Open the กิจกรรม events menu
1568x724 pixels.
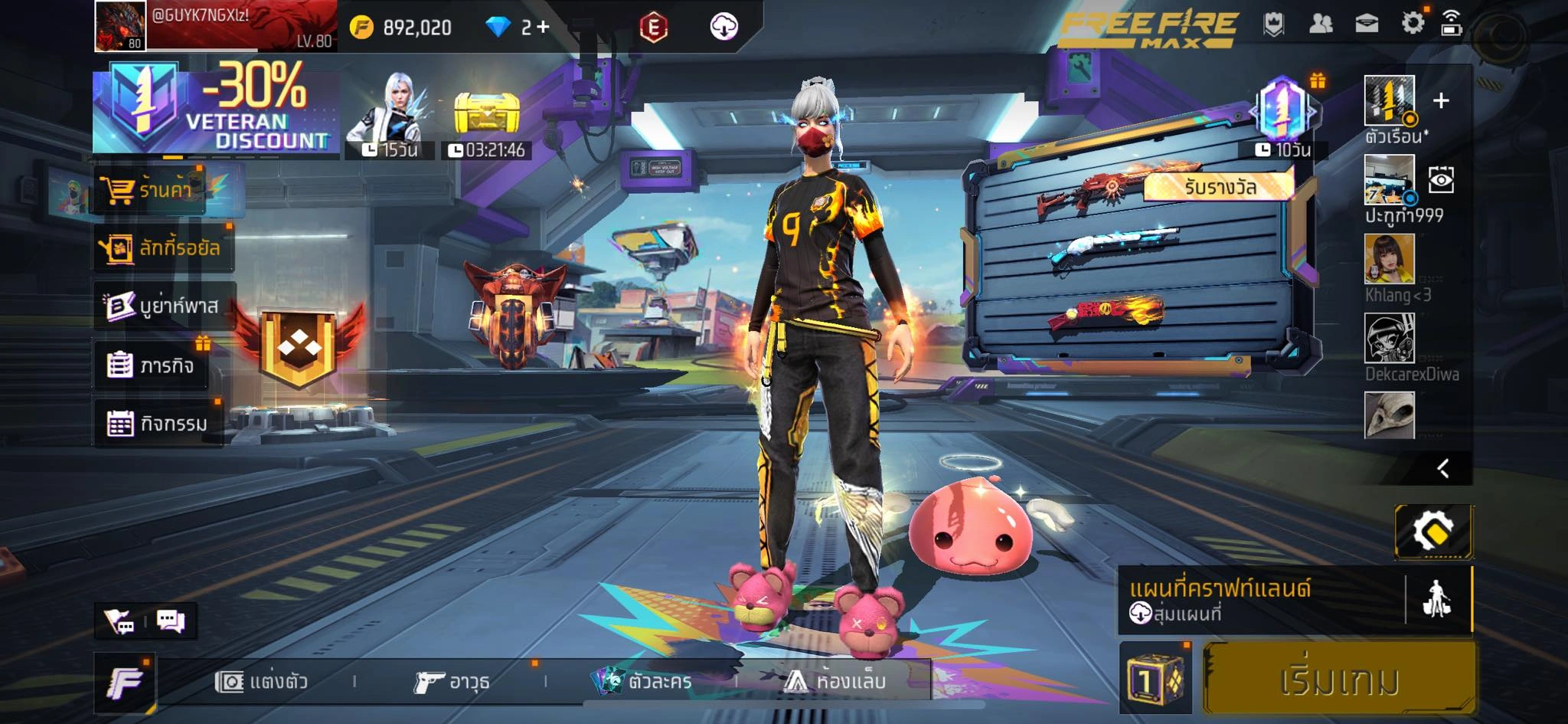(158, 423)
